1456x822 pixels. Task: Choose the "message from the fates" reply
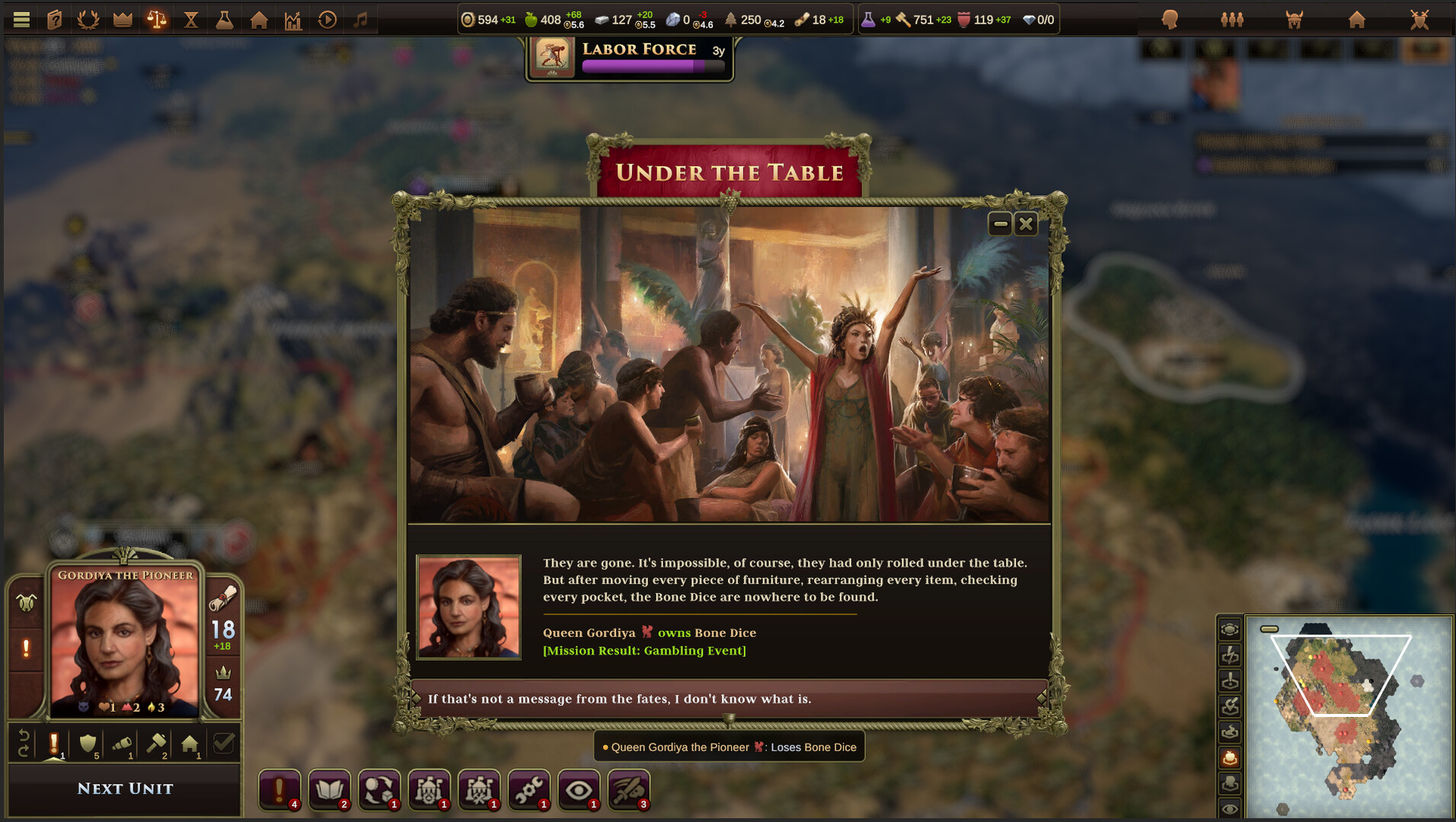tap(728, 699)
